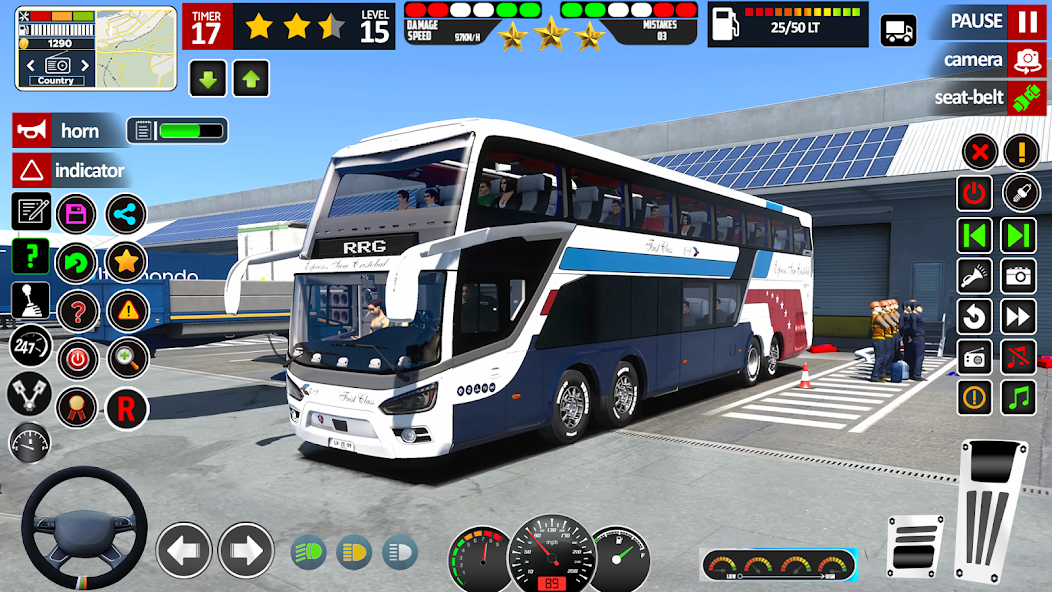1052x592 pixels.
Task: Open the blue share icon
Action: pos(126,213)
